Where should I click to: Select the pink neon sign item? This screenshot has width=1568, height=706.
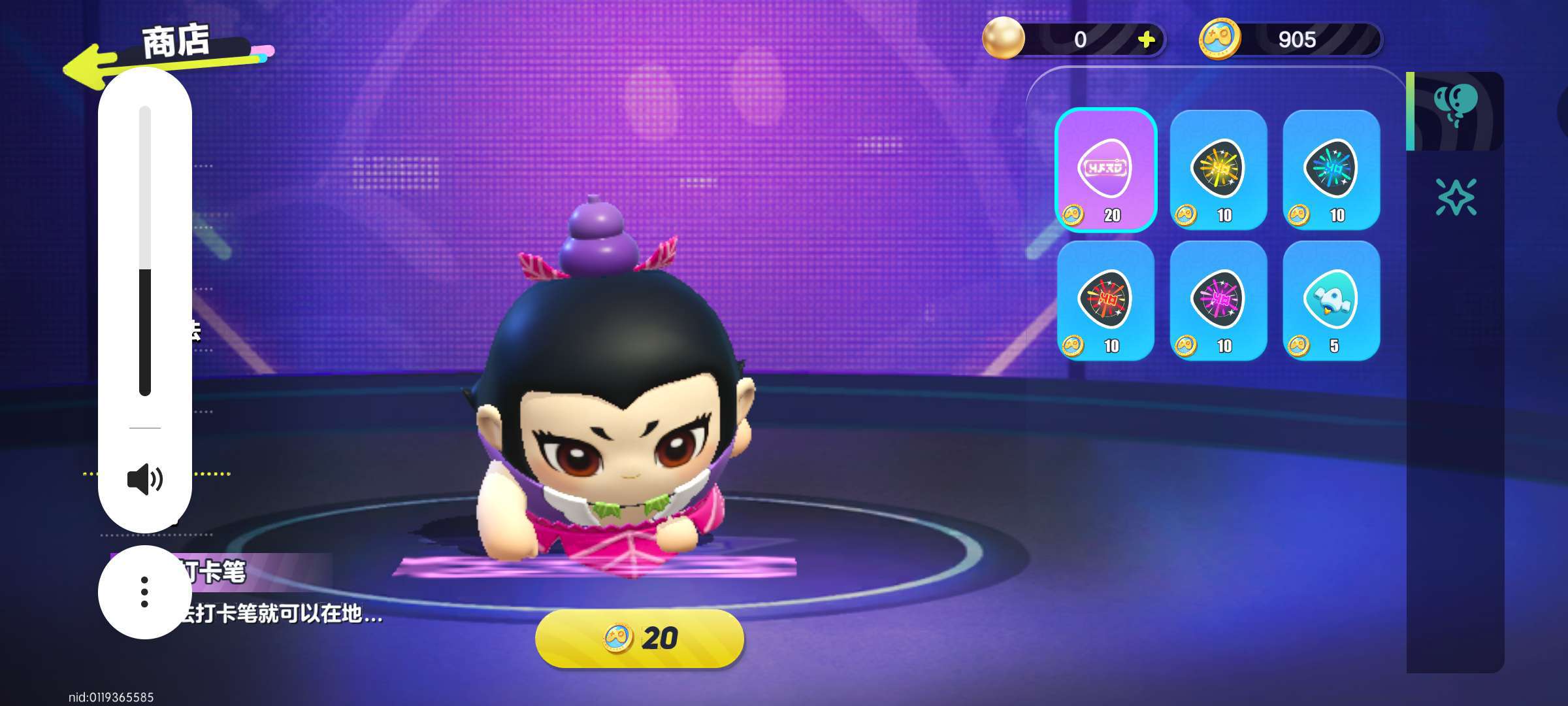click(1105, 169)
